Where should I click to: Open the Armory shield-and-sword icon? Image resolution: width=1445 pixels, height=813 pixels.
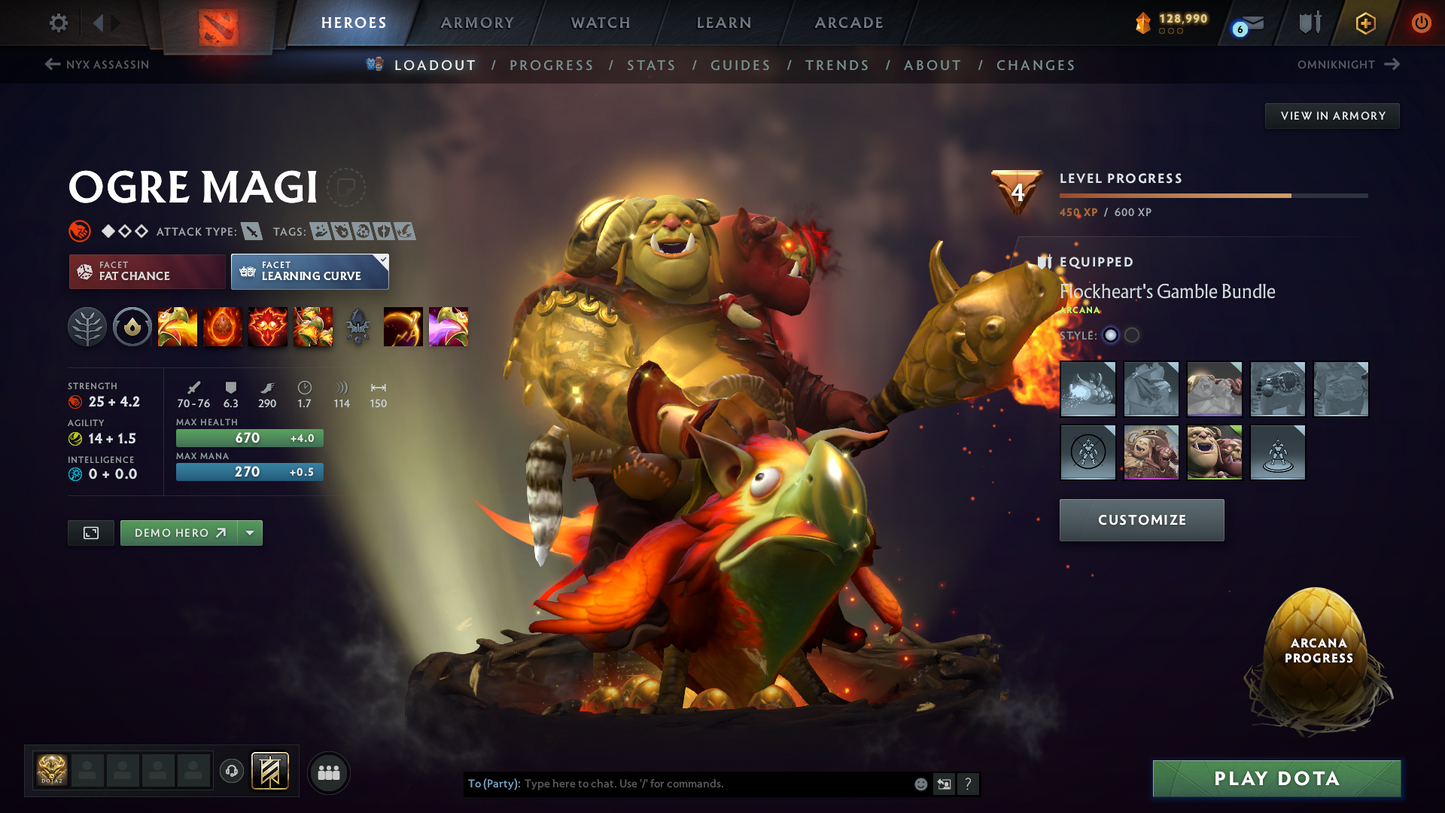(1312, 22)
